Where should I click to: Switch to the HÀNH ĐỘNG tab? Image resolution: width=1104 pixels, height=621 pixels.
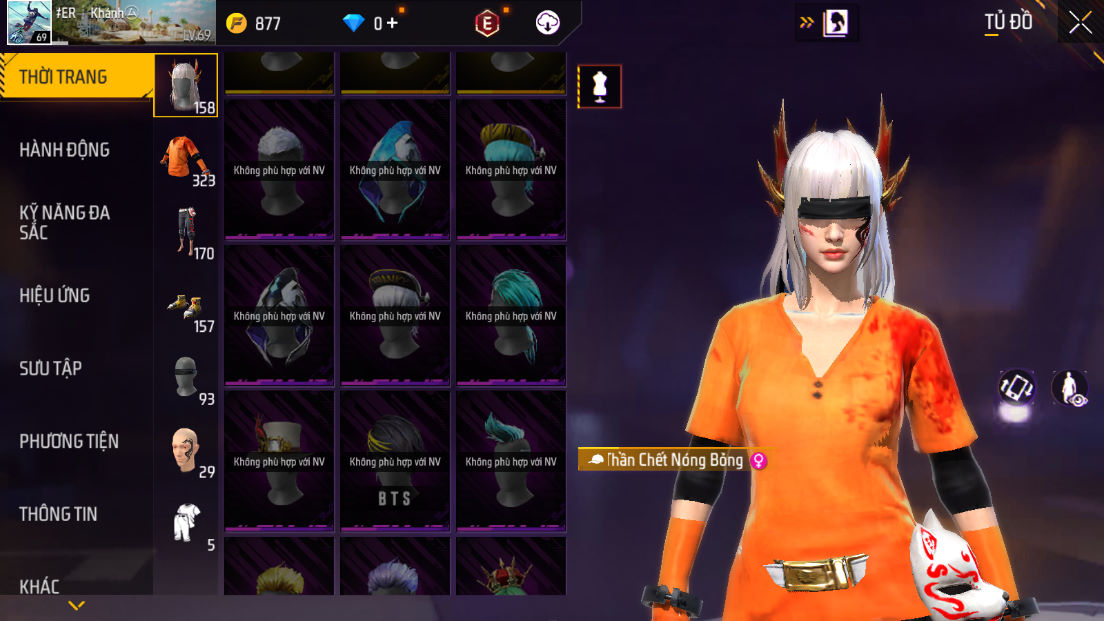pyautogui.click(x=65, y=150)
